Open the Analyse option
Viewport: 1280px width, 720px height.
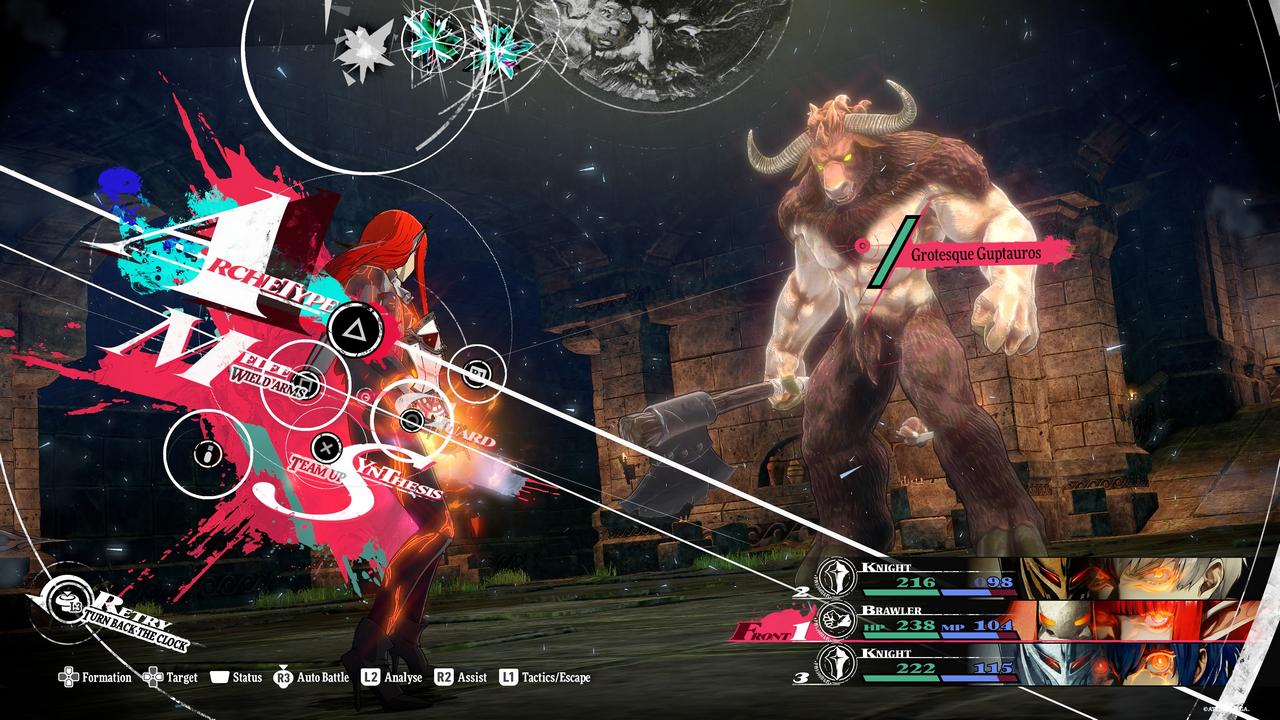[x=391, y=677]
